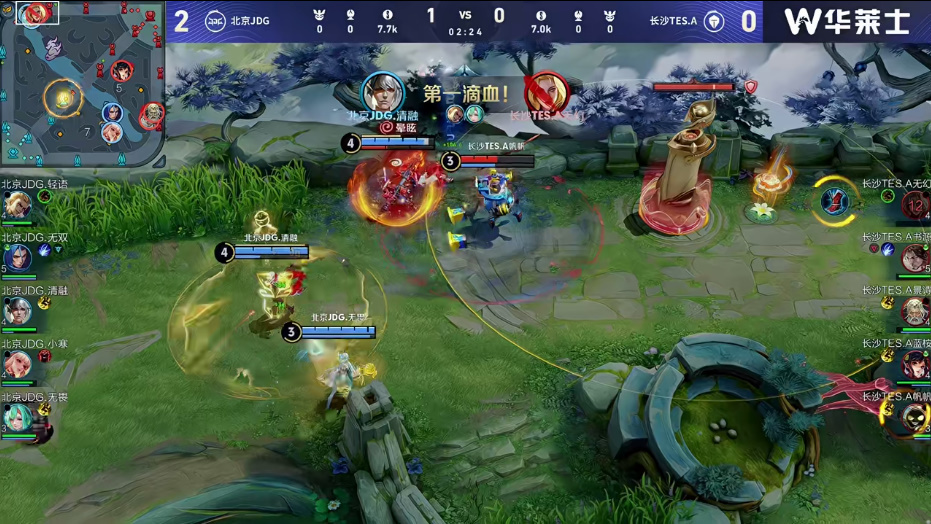Choose the 北京JDG.清融 portrait in the player list
The width and height of the screenshot is (931, 524).
tap(17, 312)
